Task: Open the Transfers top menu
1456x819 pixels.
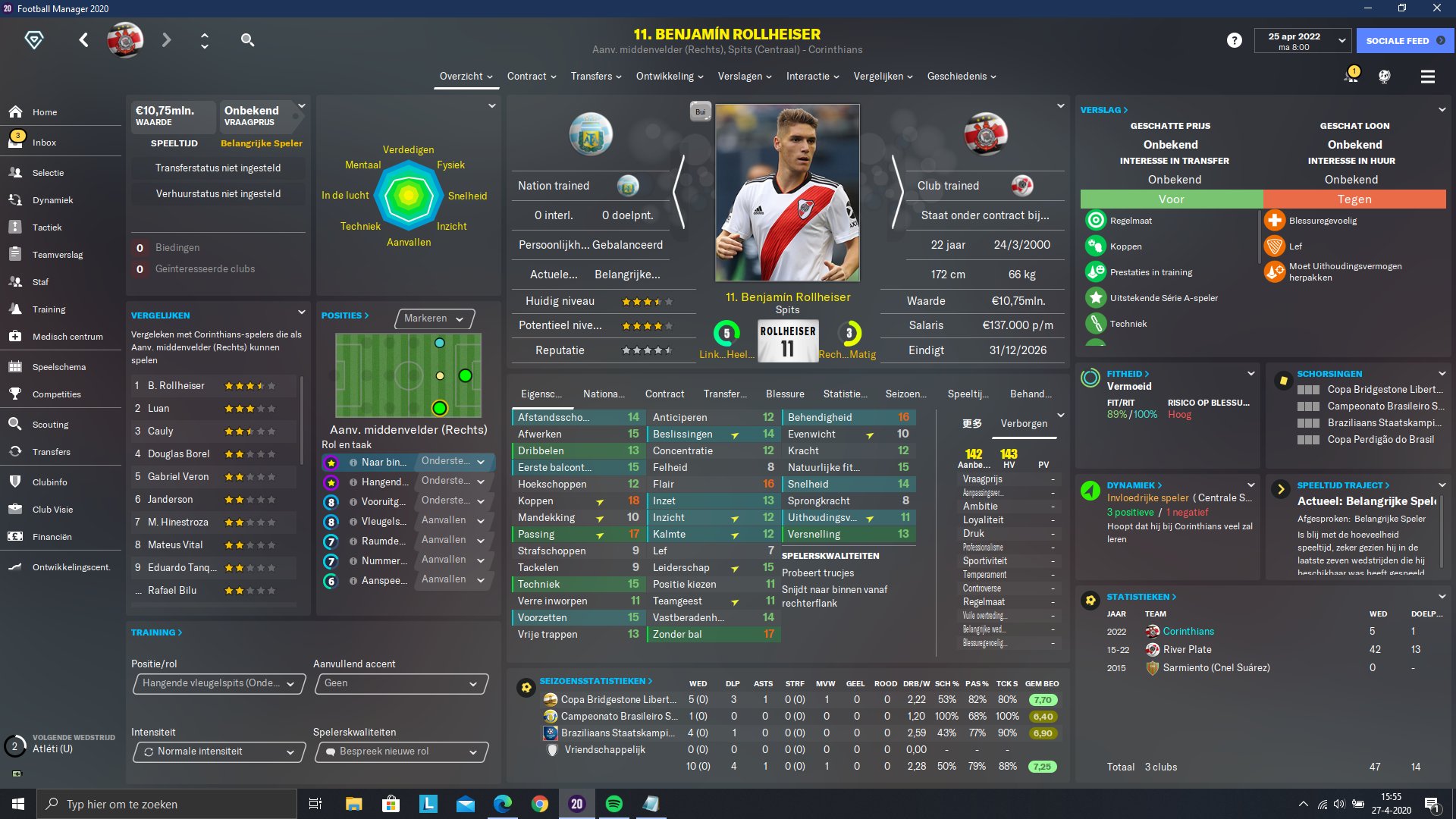Action: click(x=595, y=77)
